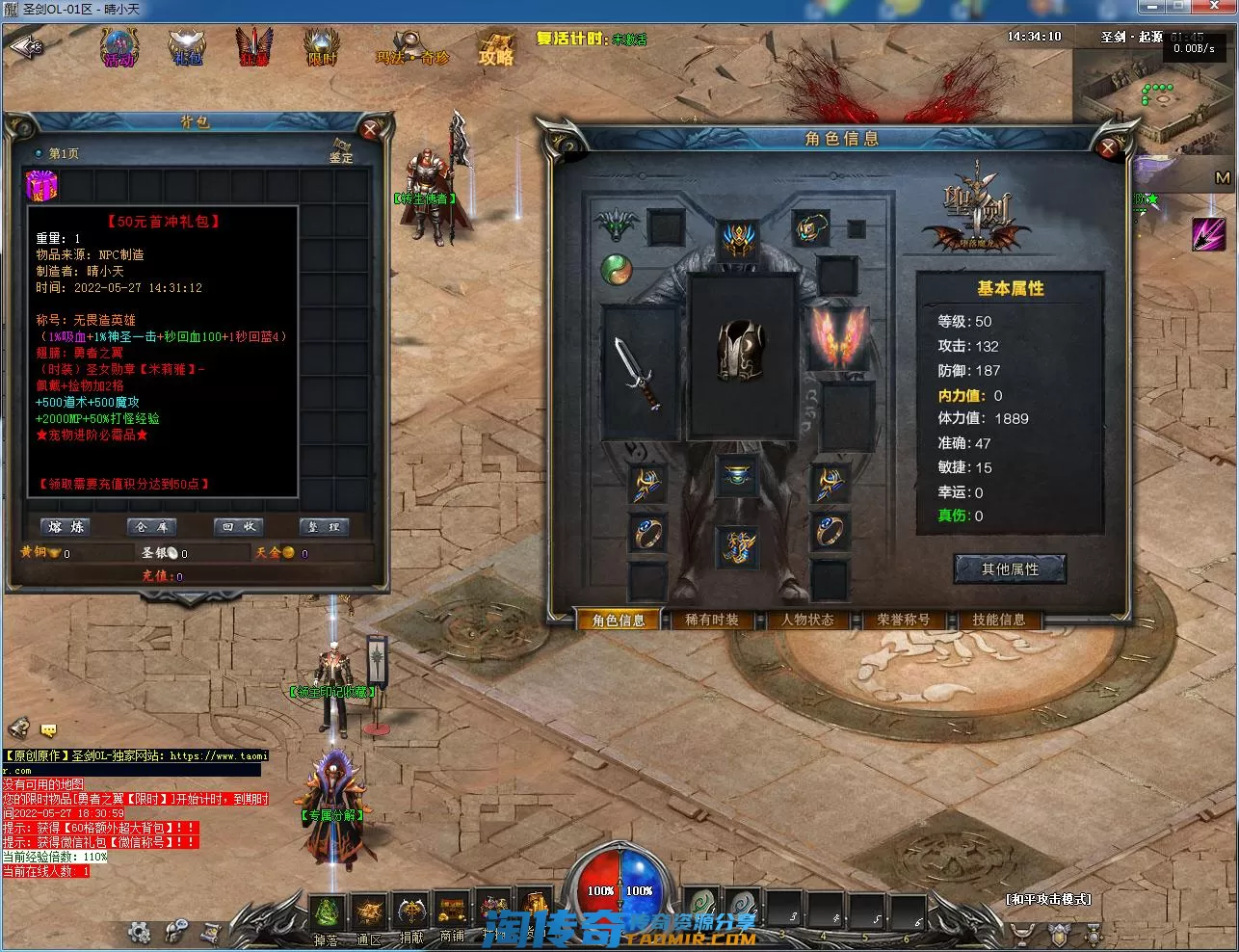Open the 礼包 gift pack icon

coord(187,48)
